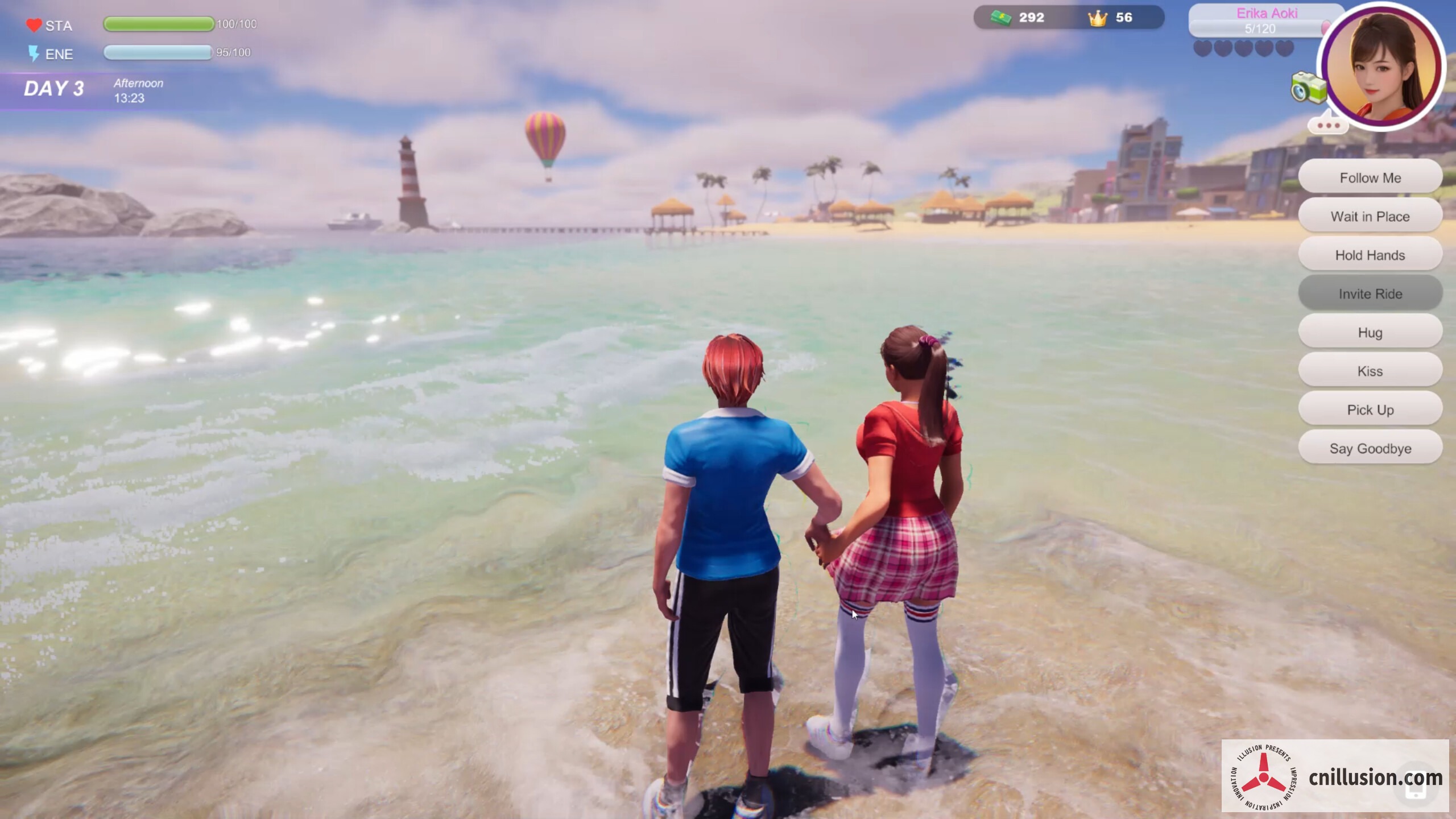Screen dimensions: 1456x819
Task: Select Invite Ride in the interaction menu
Action: point(1370,293)
